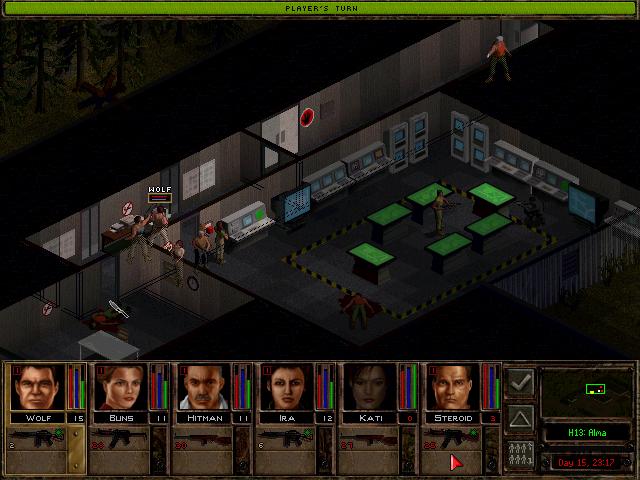Click the squad figures button
The height and width of the screenshot is (480, 640).
520,451
